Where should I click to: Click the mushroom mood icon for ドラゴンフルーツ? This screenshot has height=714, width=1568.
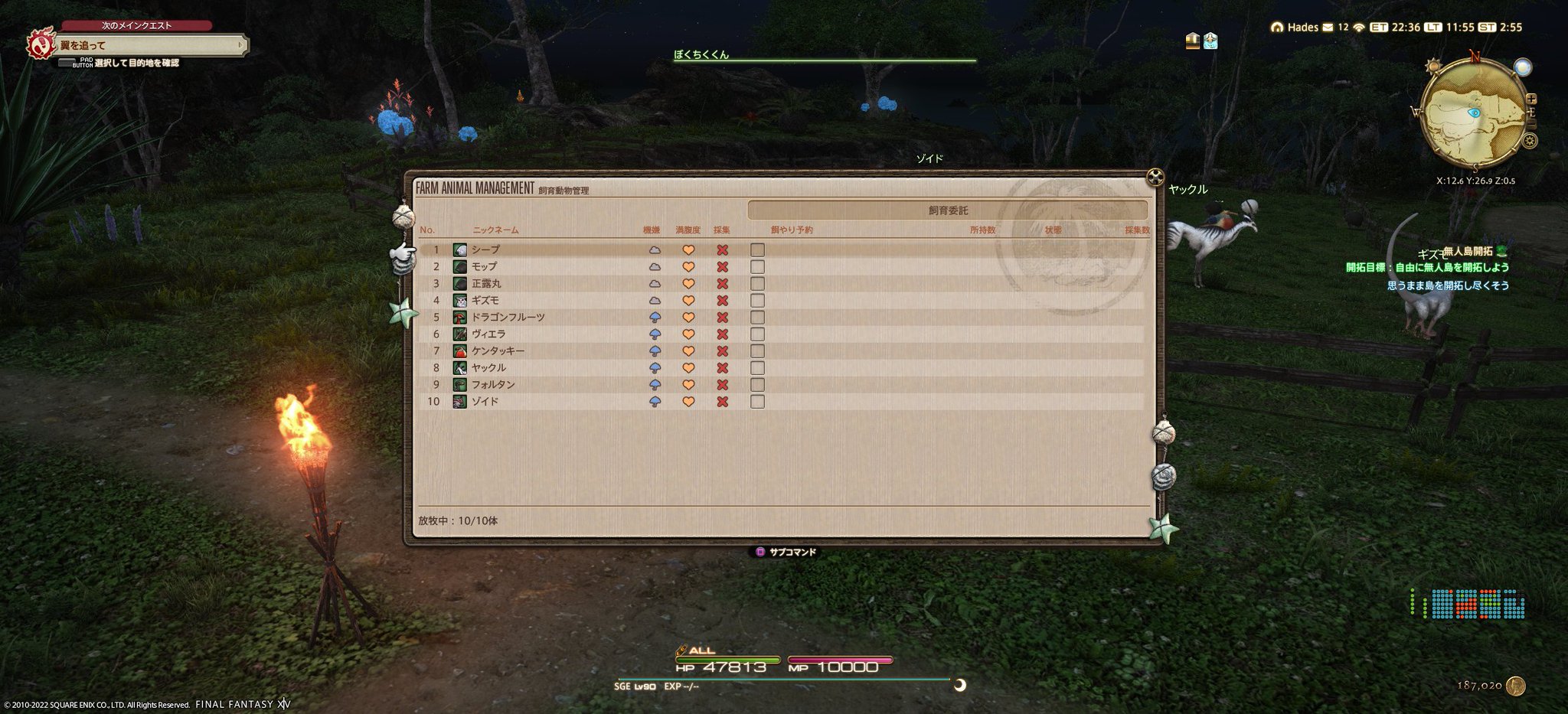[655, 317]
